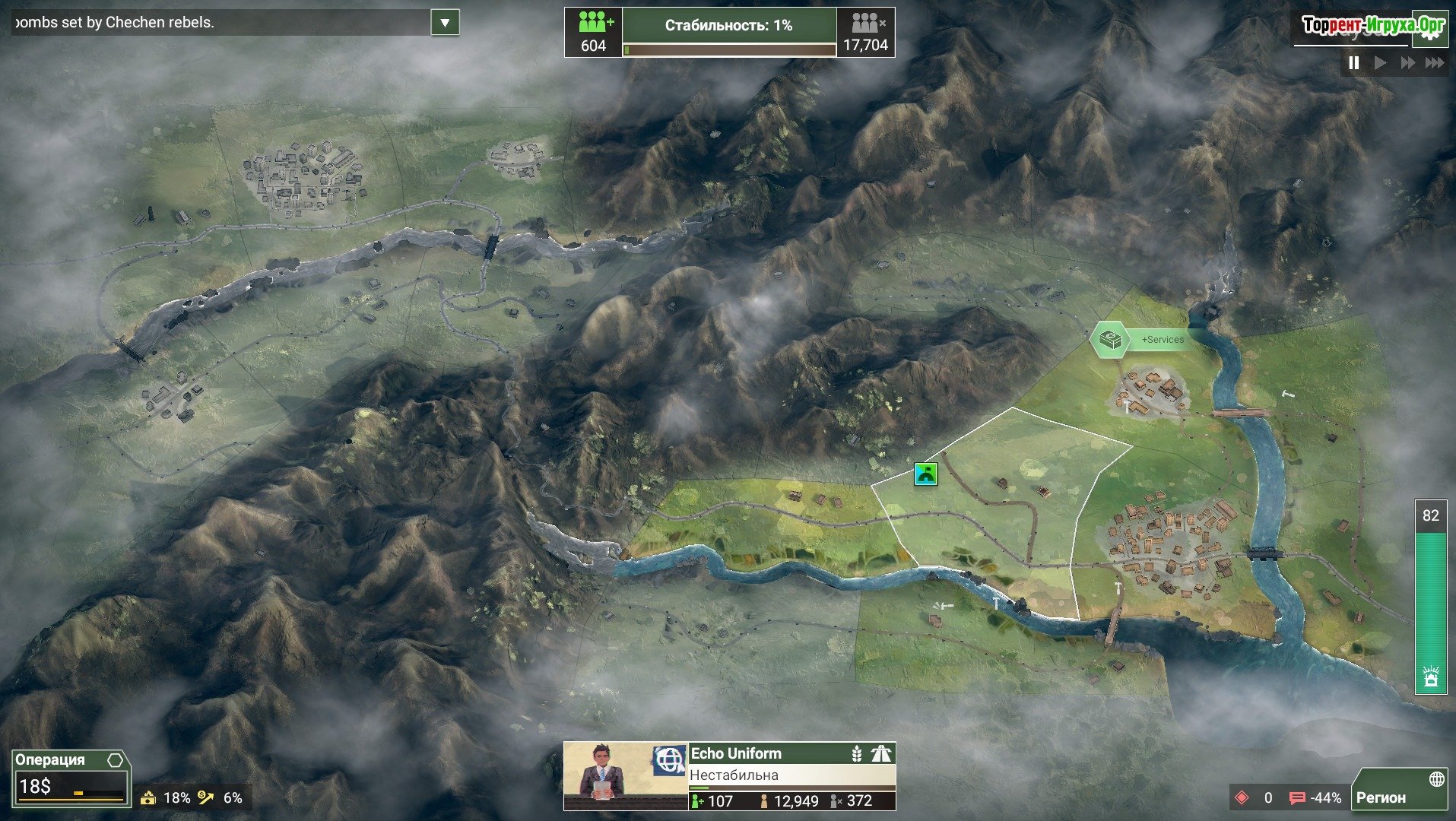Open the Регион region view
Screen dimensions: 1456x821
pos(1400,790)
